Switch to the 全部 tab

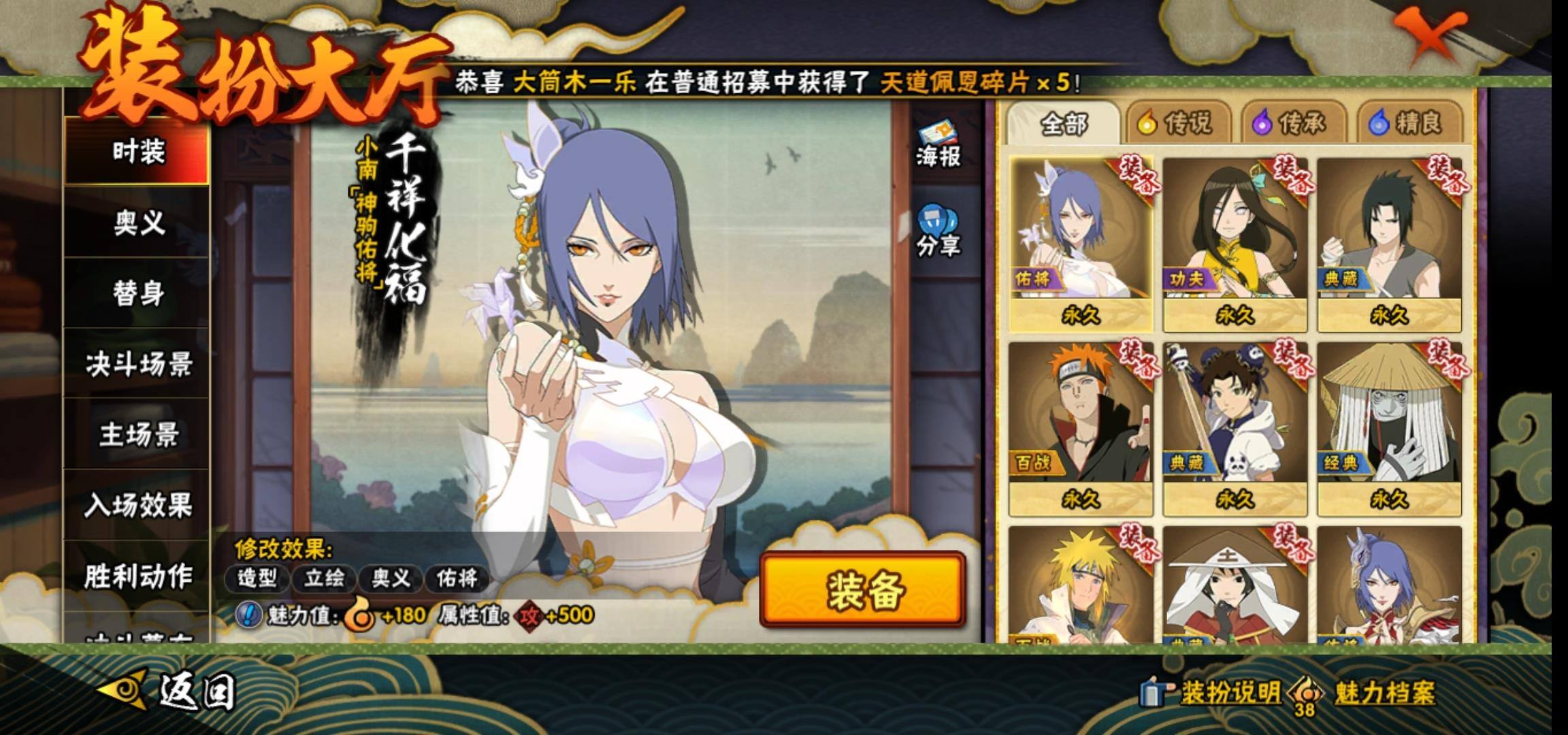point(1064,124)
